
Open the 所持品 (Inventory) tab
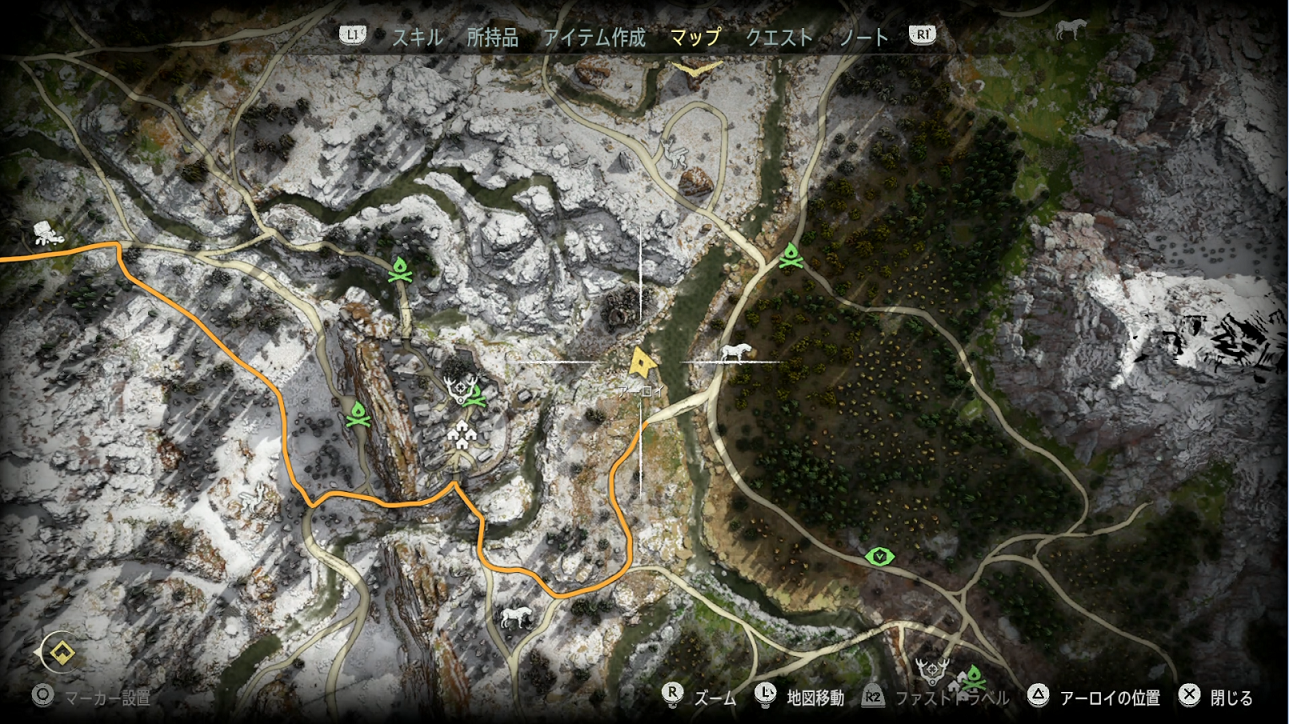tap(492, 38)
